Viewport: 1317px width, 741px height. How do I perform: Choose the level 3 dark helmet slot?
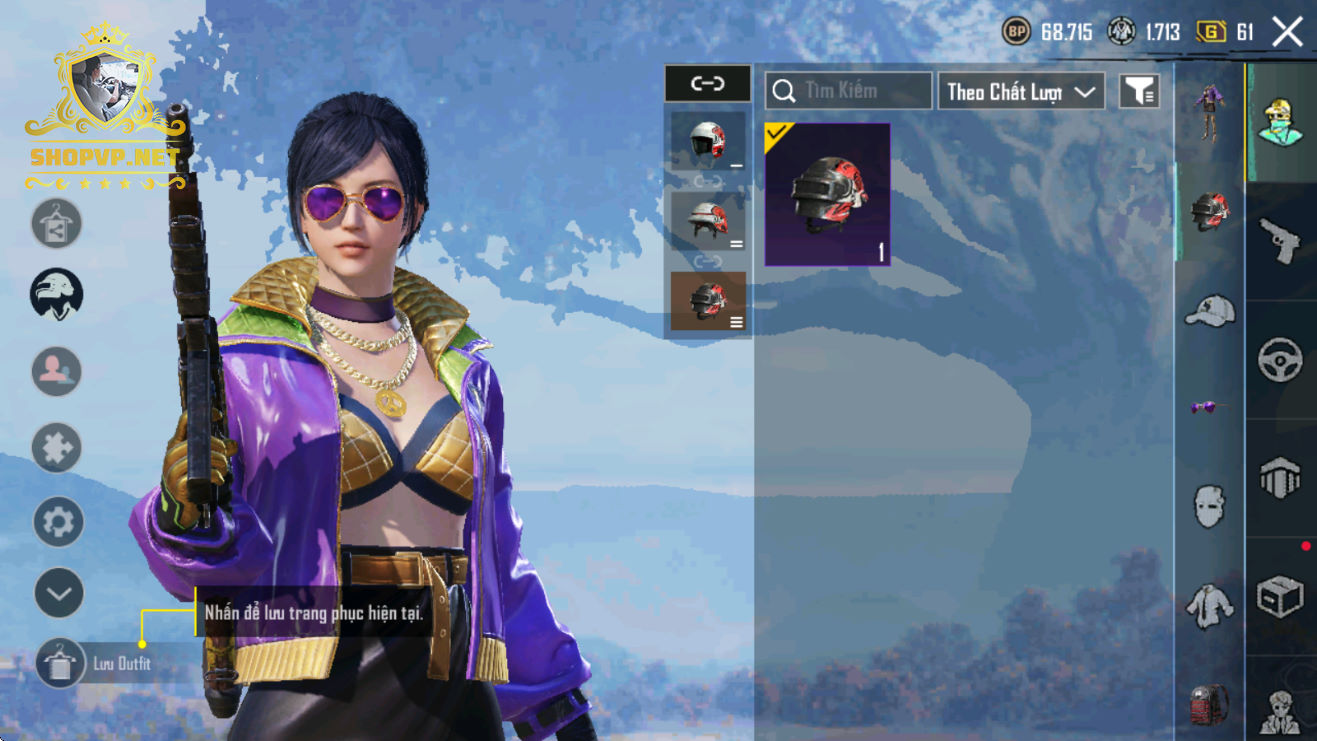707,301
